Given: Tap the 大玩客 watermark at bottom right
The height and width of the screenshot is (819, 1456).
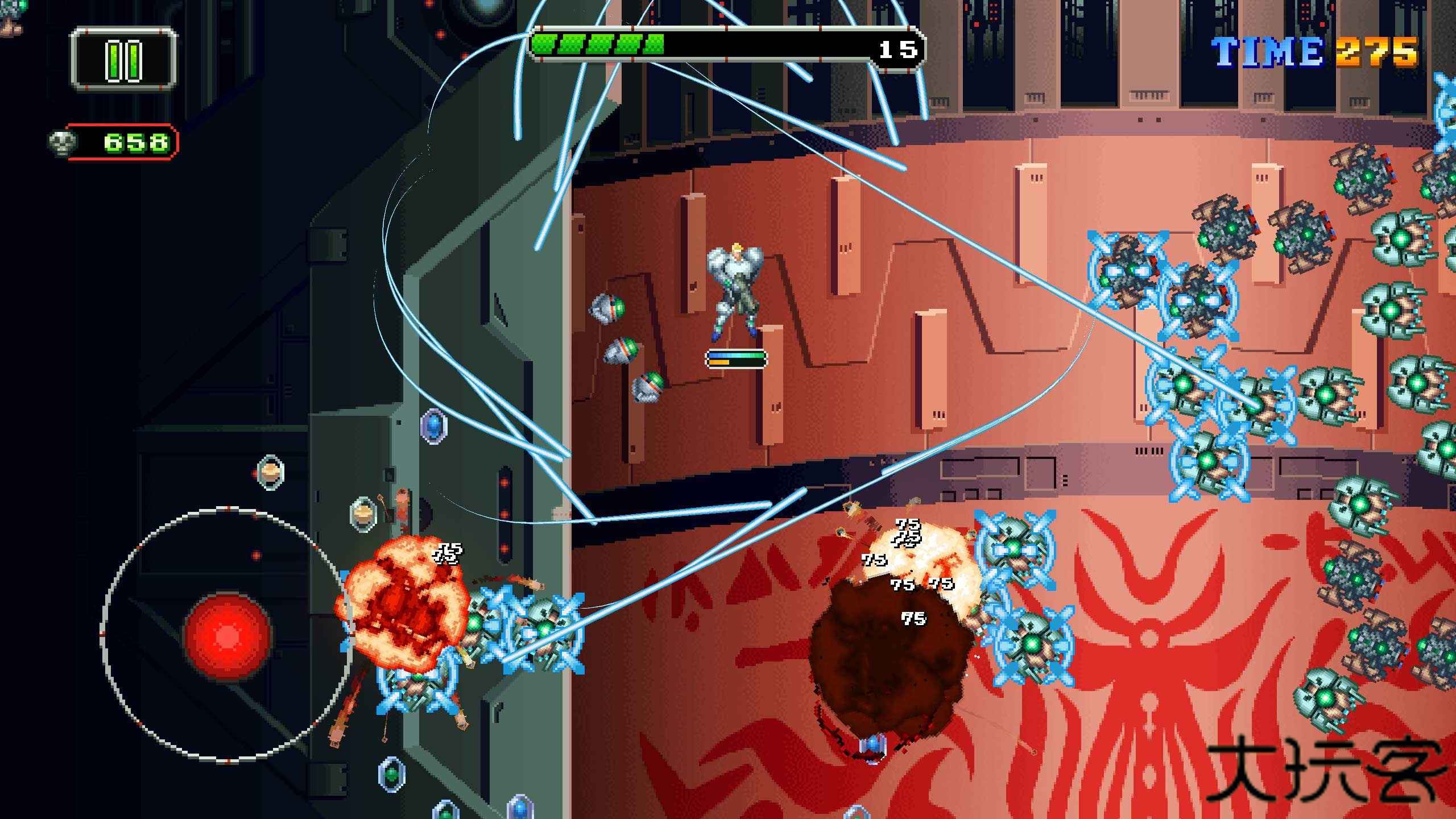Looking at the screenshot, I should pyautogui.click(x=1325, y=768).
